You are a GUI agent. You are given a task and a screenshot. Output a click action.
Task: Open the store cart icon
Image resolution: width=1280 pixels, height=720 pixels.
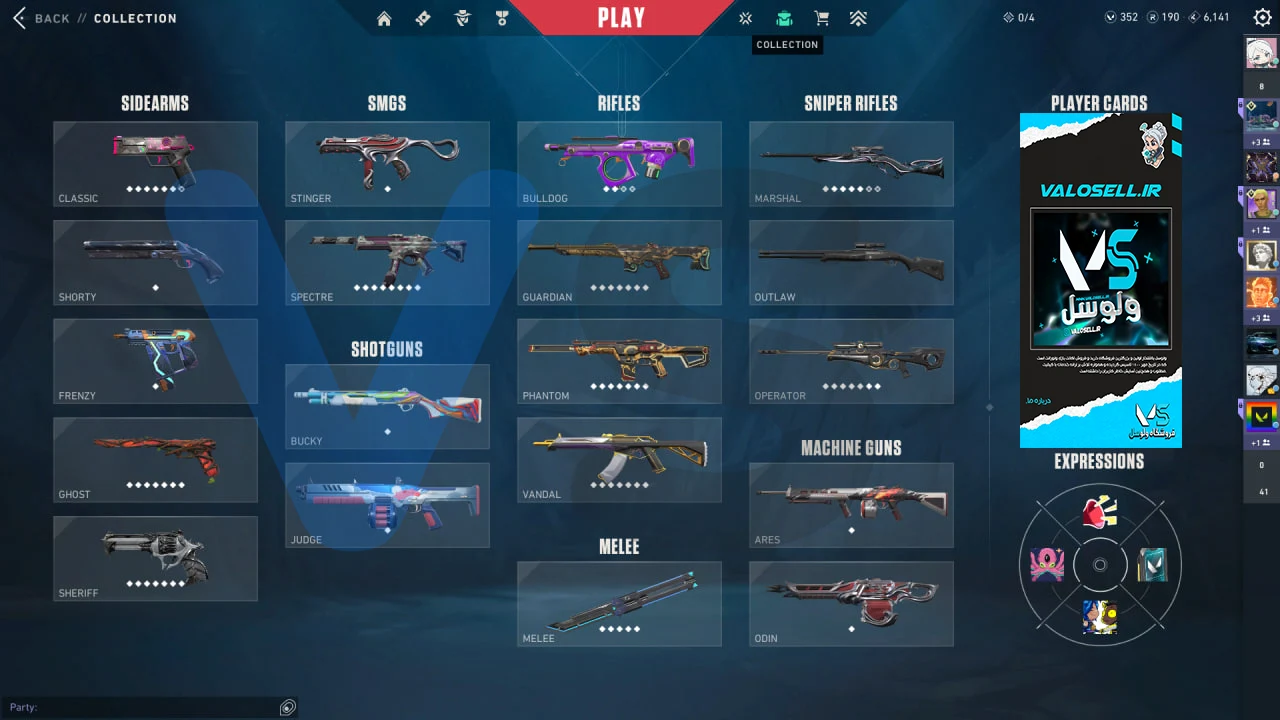[821, 18]
